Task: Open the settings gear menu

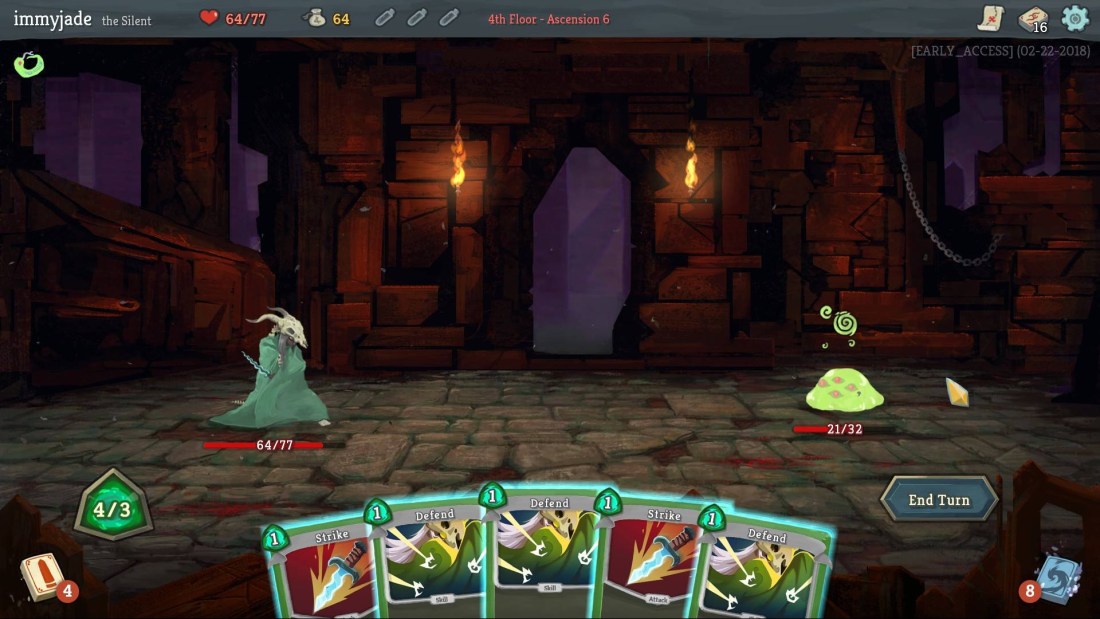Action: click(1075, 18)
